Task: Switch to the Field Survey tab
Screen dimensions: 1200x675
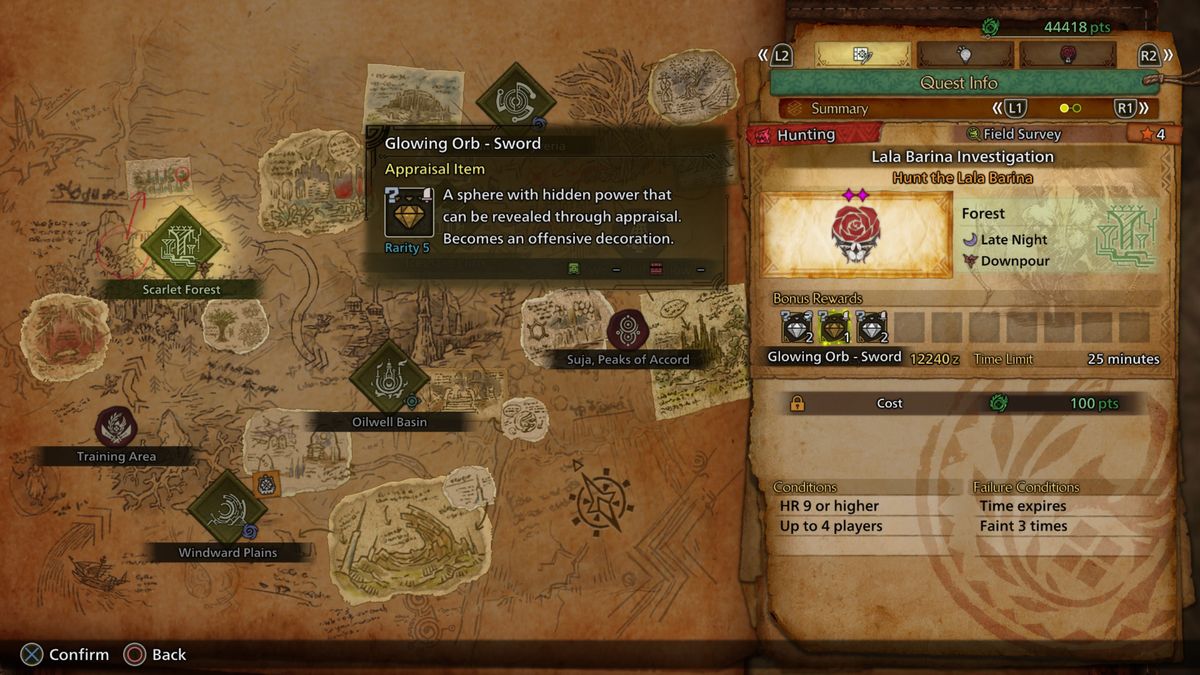Action: pos(1014,134)
